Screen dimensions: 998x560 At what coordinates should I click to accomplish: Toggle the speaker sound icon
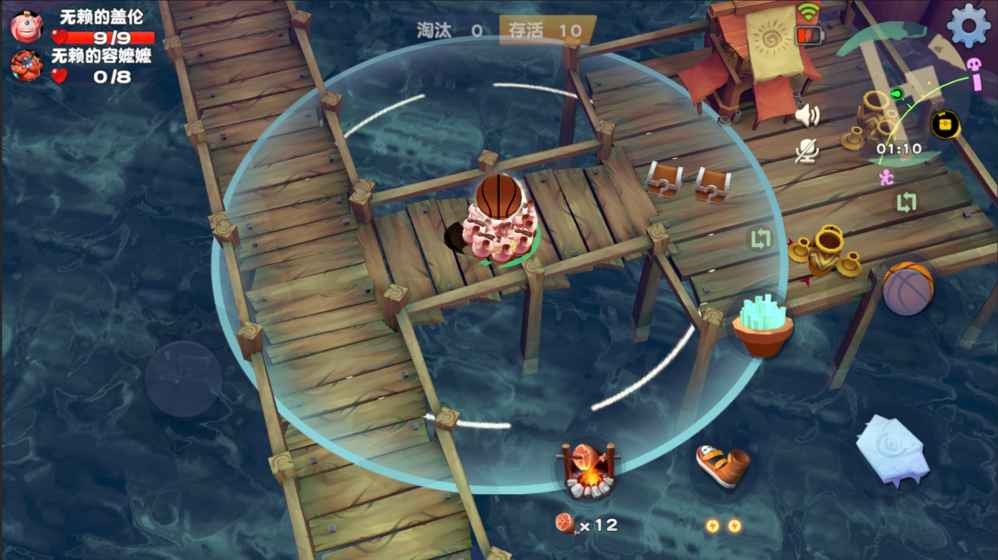(806, 116)
